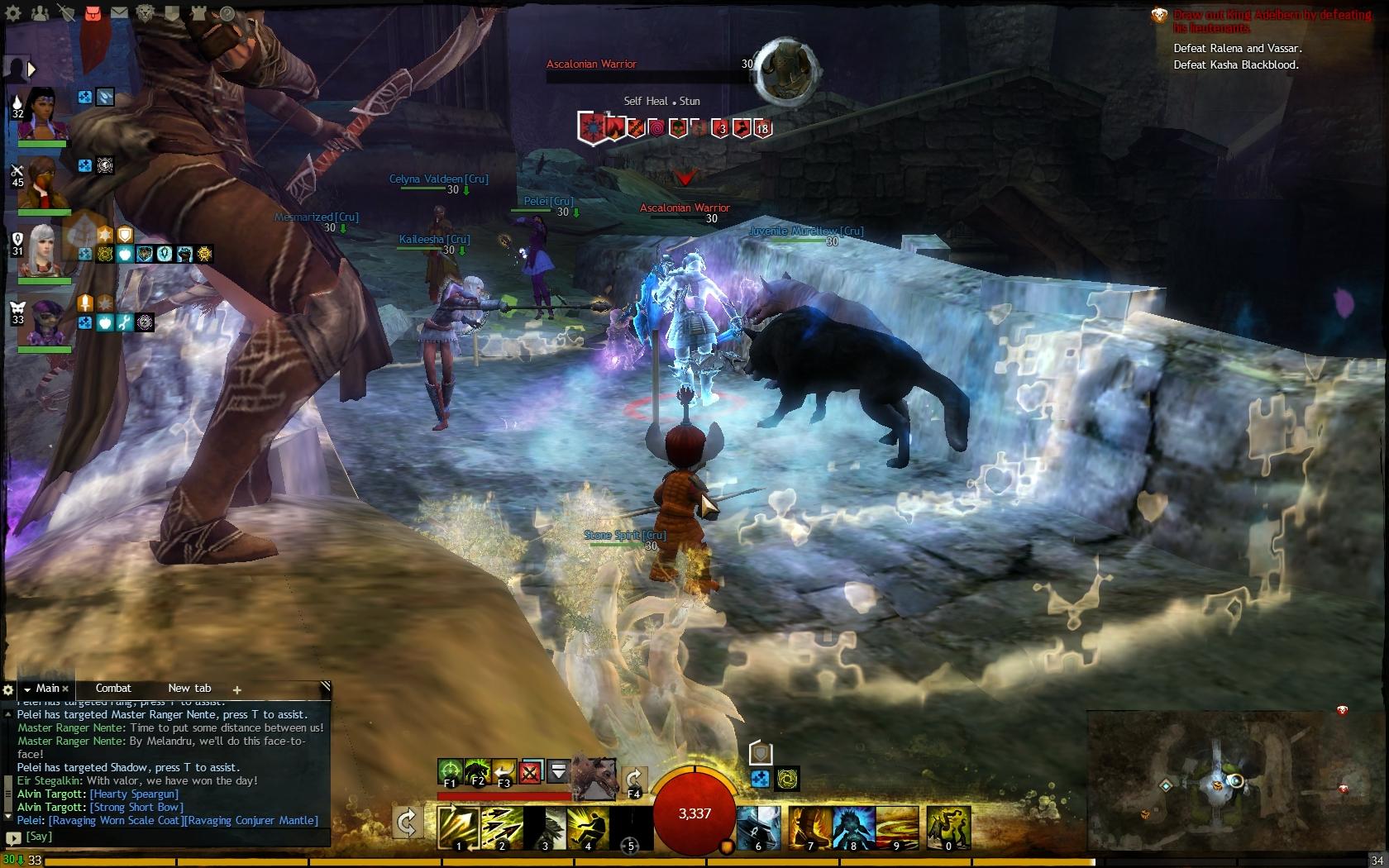Screen dimensions: 1389x868
Task: Switch to the Combat chat tab
Action: tap(113, 688)
